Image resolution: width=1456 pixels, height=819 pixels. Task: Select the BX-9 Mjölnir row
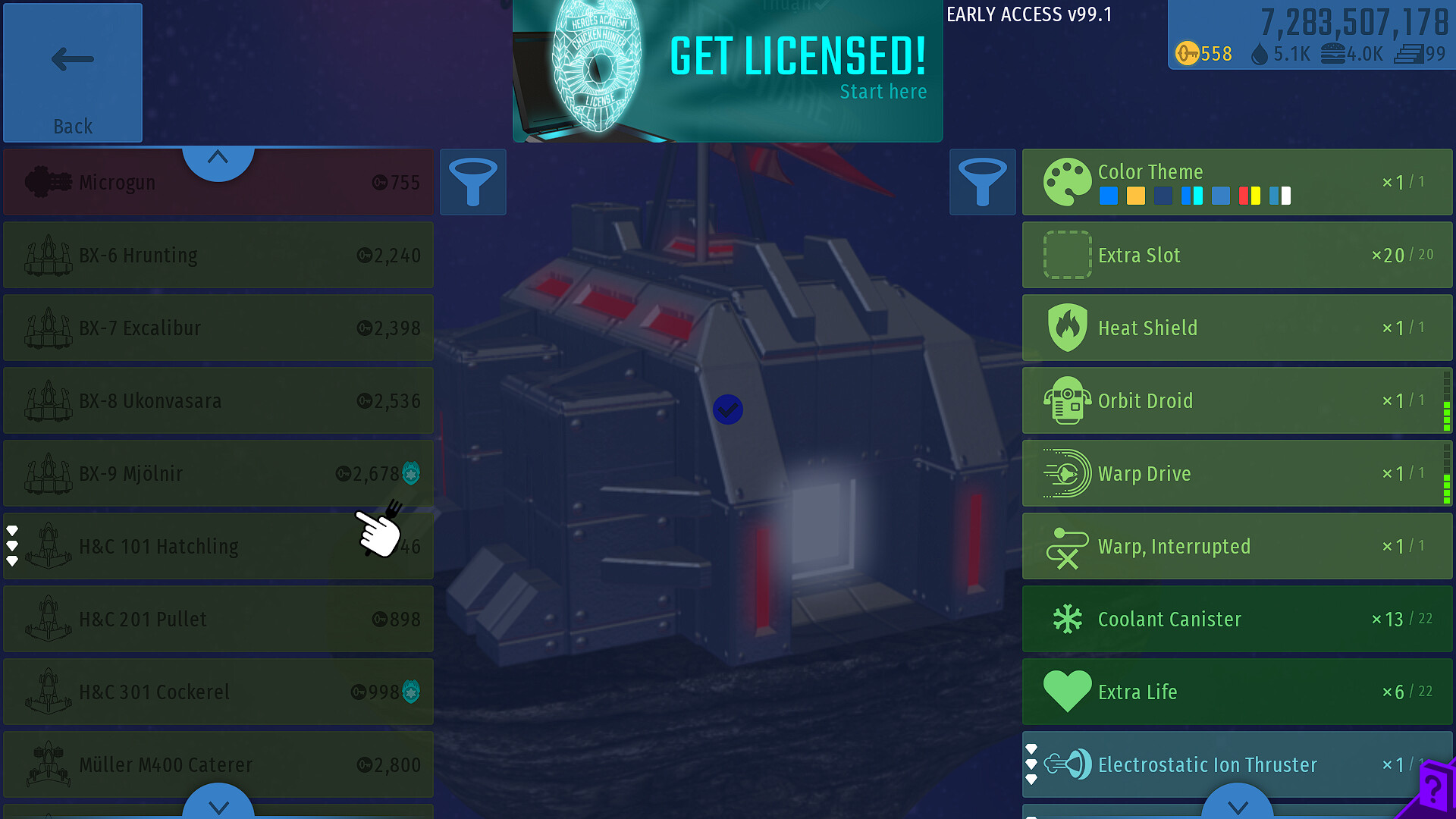coord(218,473)
